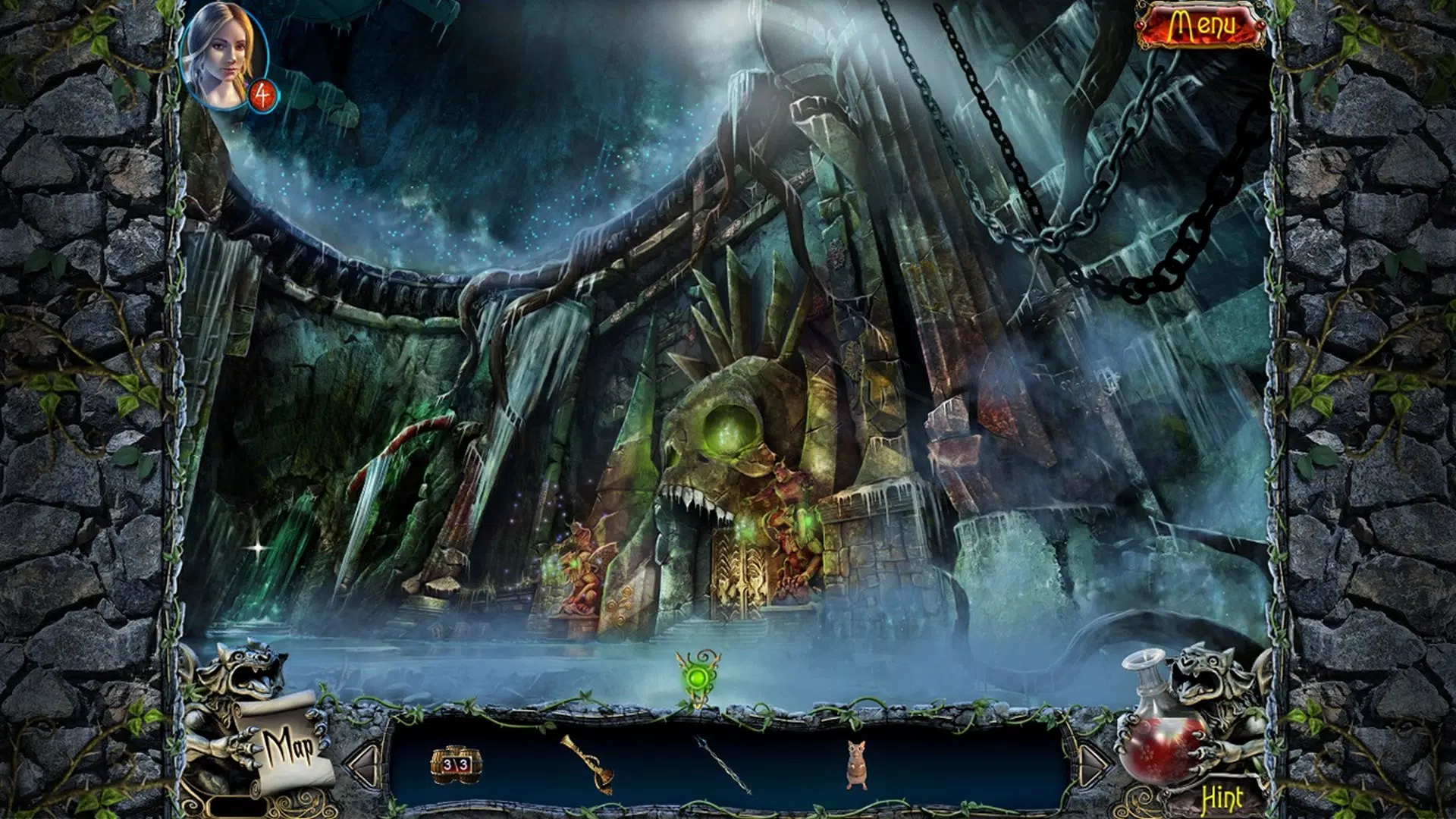Adjust the left dial on the barrel counter
Screen dimensions: 1456x819
(x=447, y=764)
